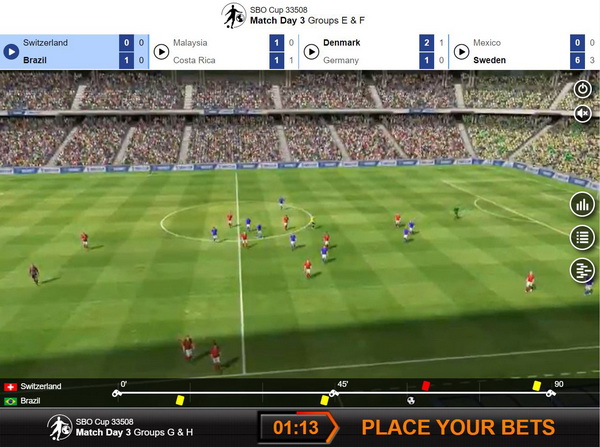Select the football goal marker on timeline
The width and height of the screenshot is (600, 447).
410,400
